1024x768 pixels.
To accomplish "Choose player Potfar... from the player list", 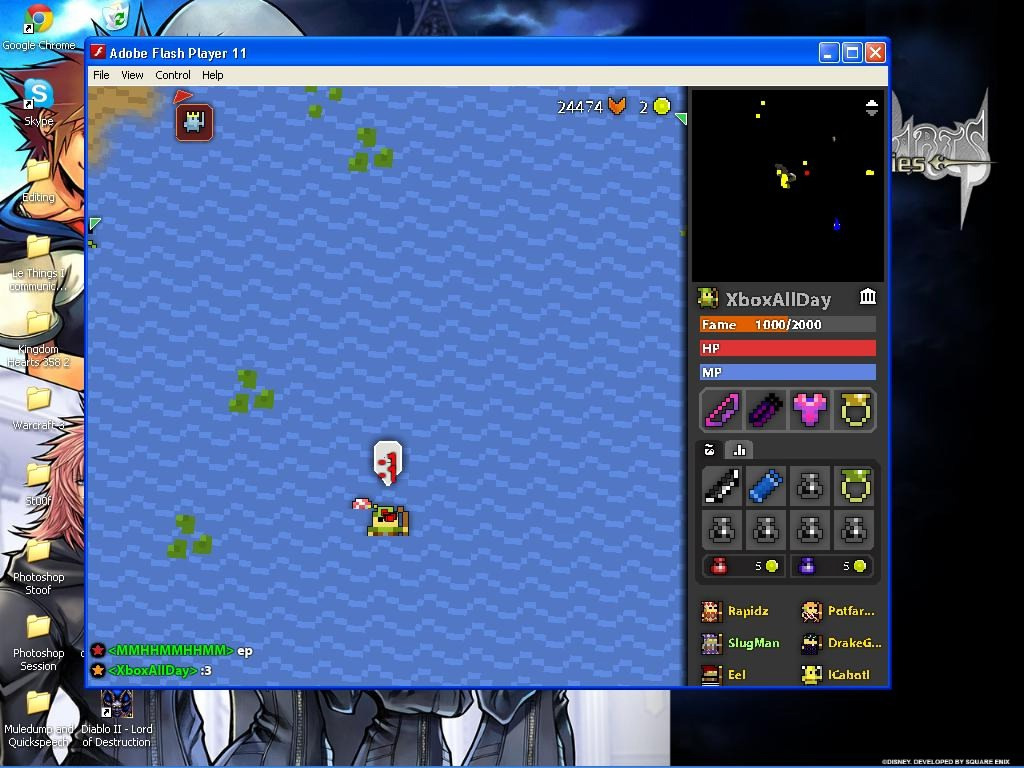I will tap(839, 611).
